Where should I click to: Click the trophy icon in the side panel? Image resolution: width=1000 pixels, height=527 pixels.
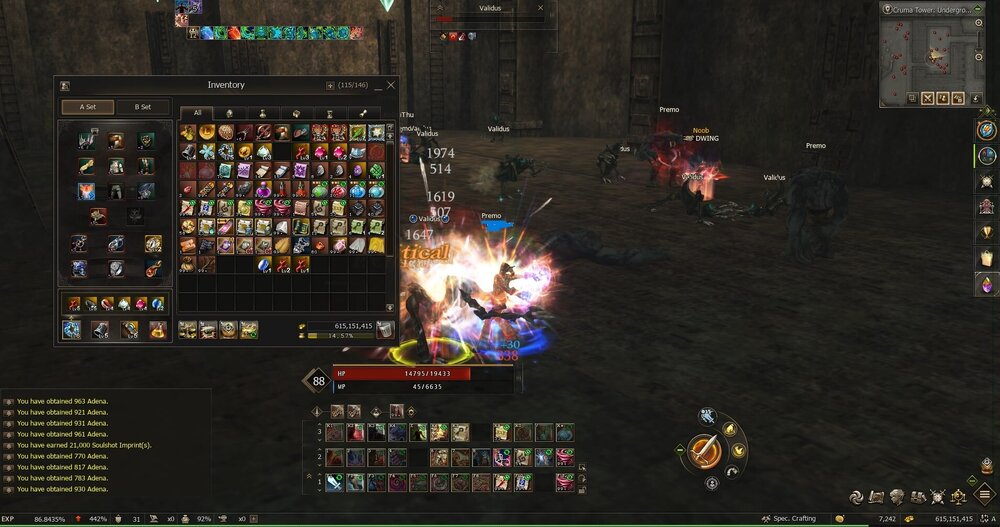(x=986, y=232)
